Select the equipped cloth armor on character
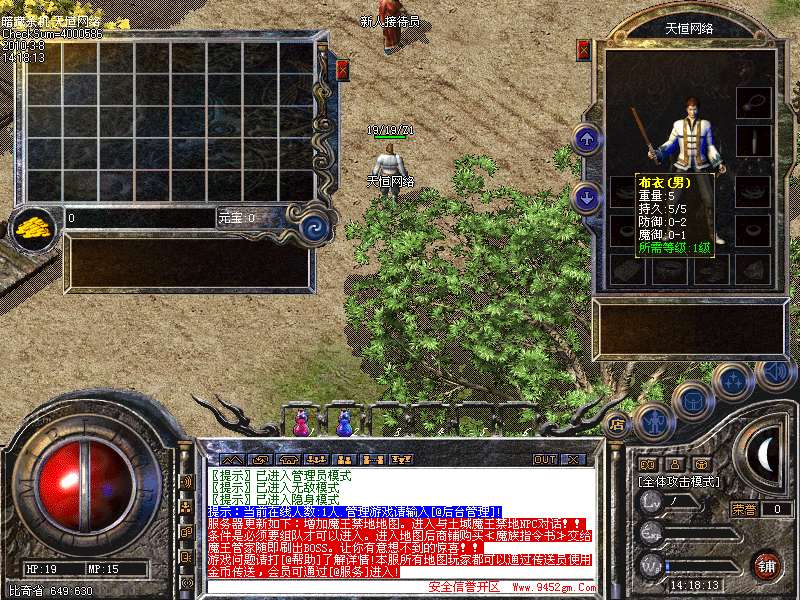This screenshot has height=600, width=800. 688,140
